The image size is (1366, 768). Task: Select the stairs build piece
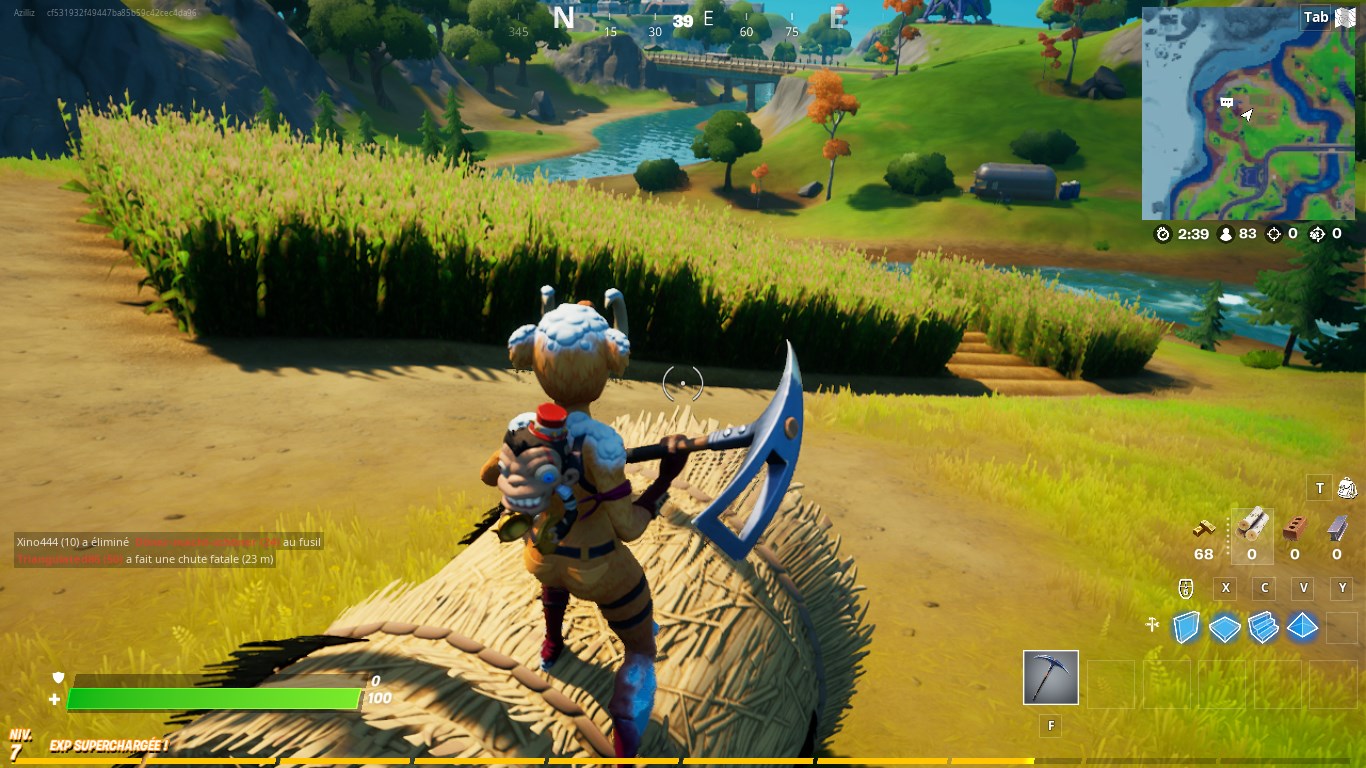pos(1262,626)
